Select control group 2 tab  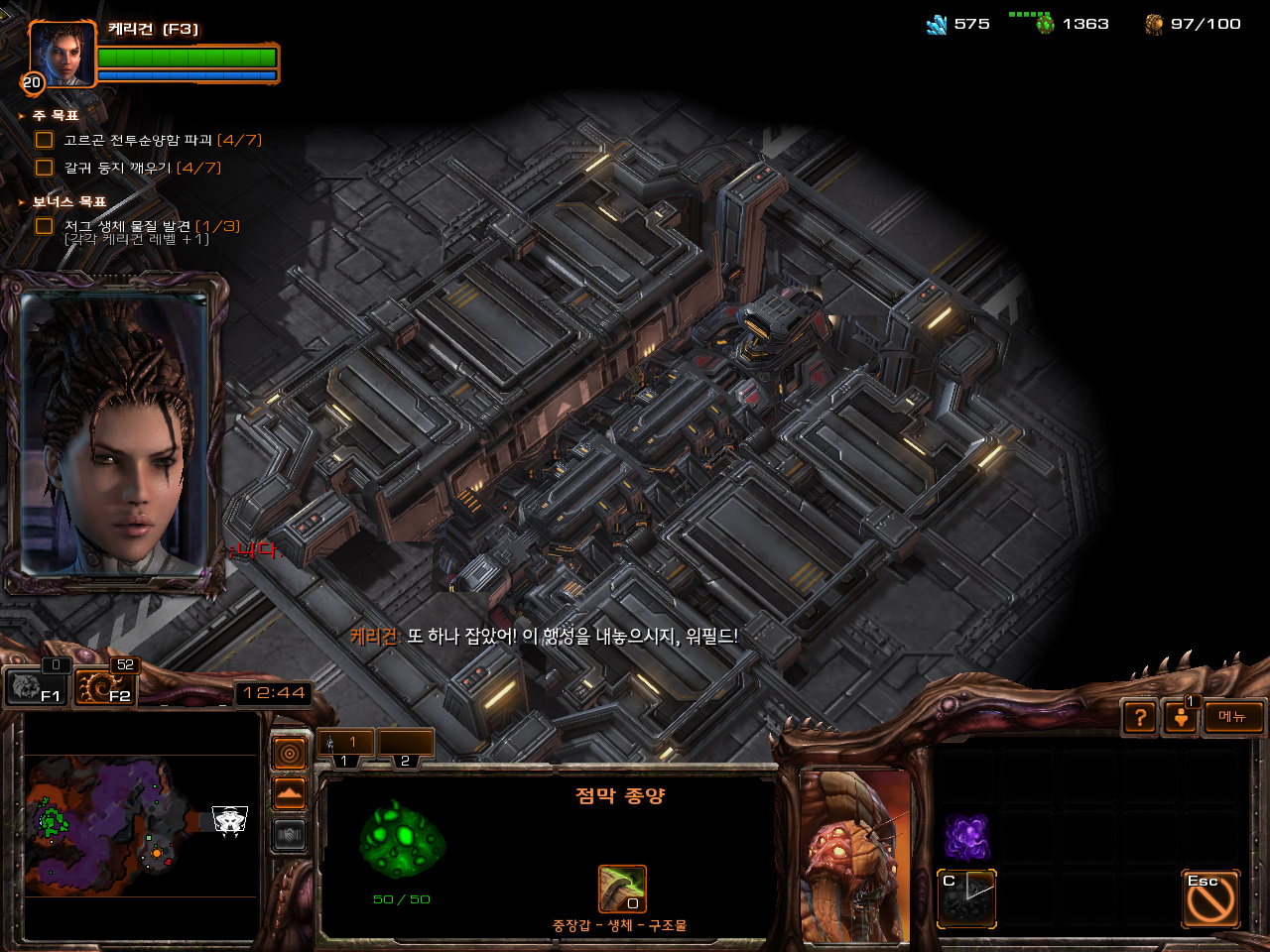406,745
